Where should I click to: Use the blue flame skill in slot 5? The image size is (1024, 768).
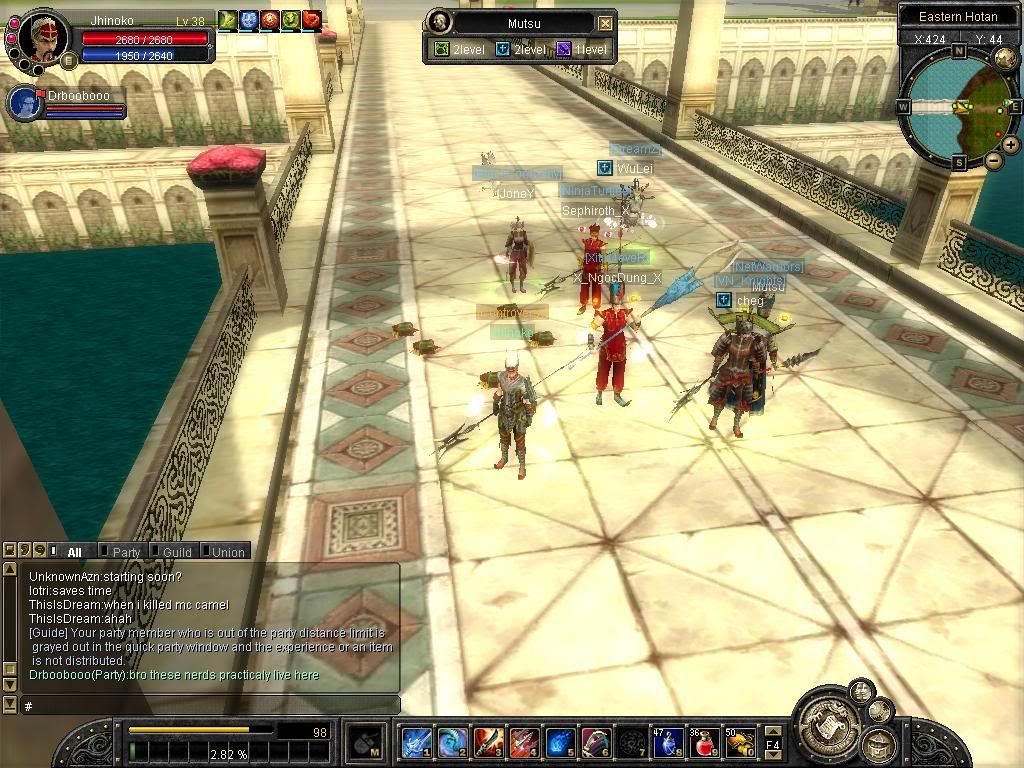coord(560,742)
